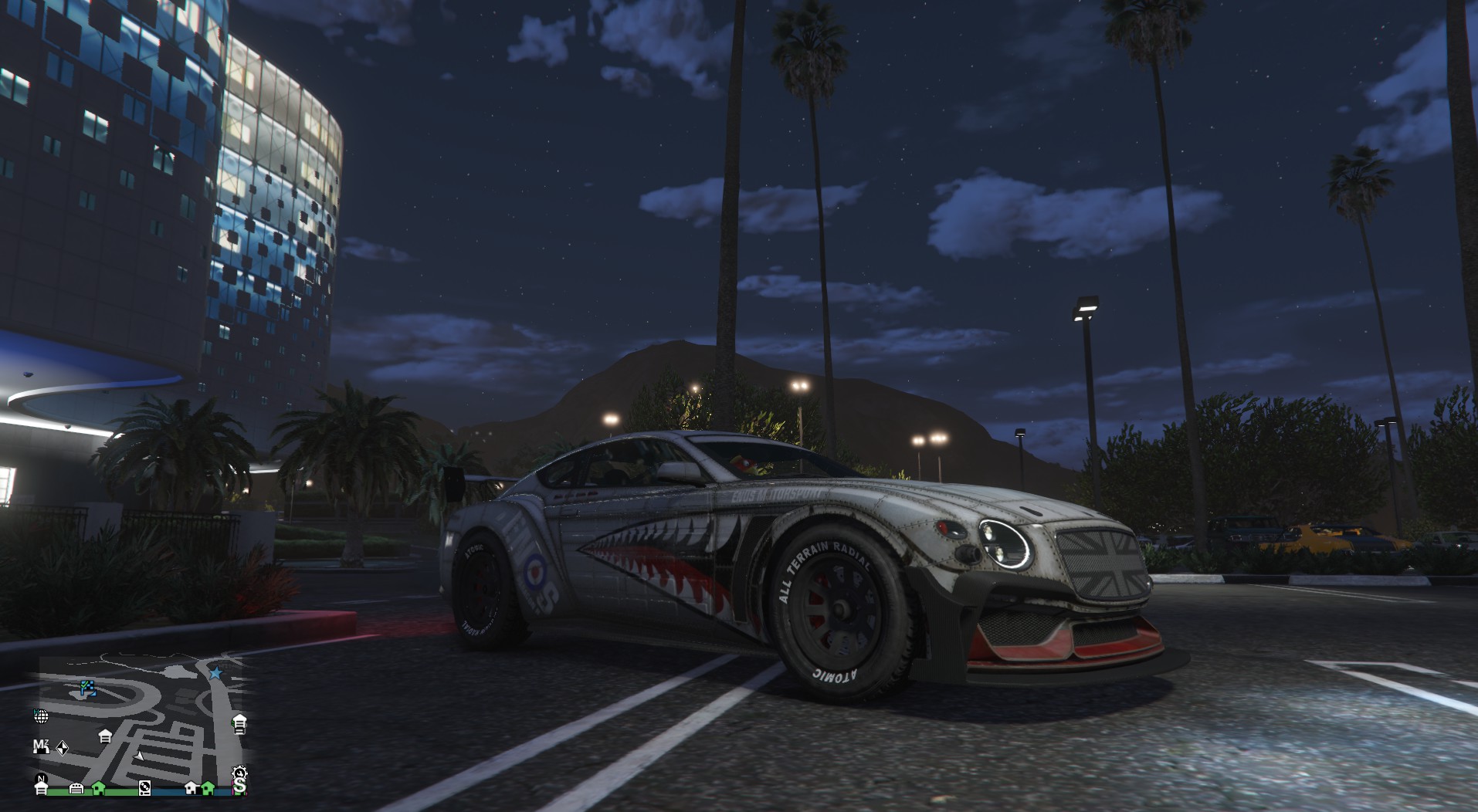Viewport: 1478px width, 812px height.
Task: Click the leftmost white building blip above the health bar
Action: (41, 788)
